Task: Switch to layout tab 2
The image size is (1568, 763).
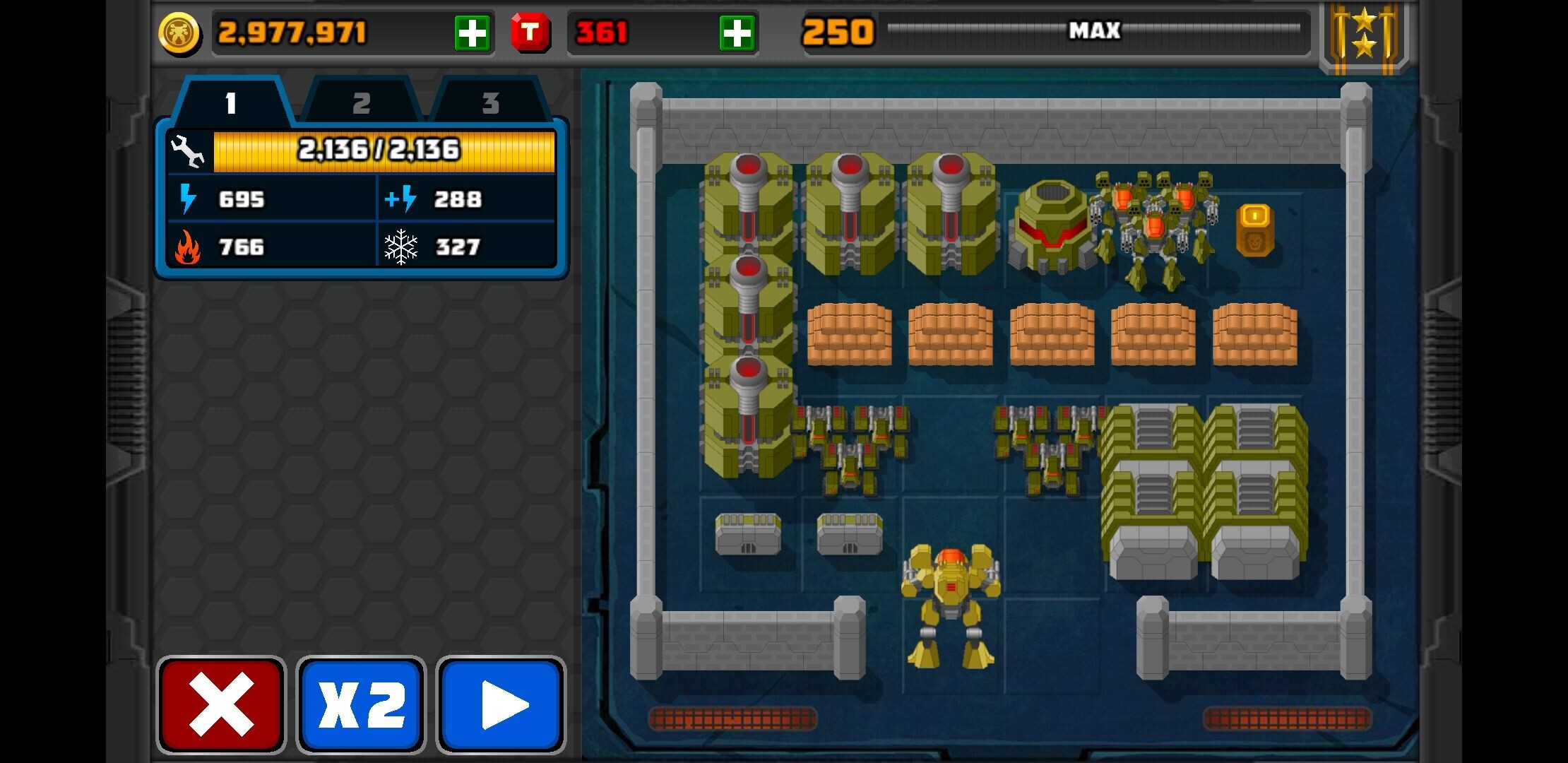Action: pyautogui.click(x=362, y=103)
